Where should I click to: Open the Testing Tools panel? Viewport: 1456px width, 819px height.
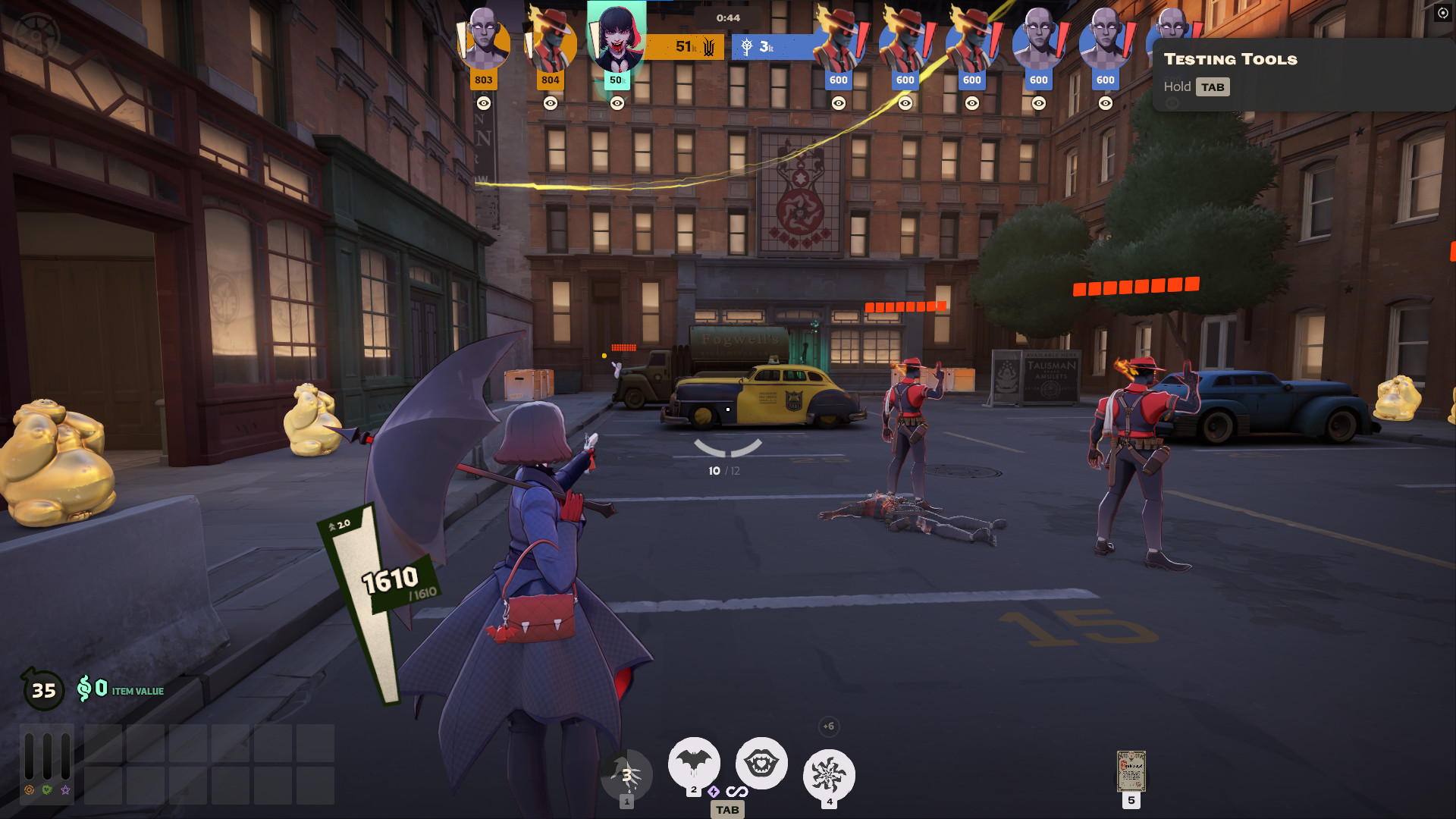1230,59
